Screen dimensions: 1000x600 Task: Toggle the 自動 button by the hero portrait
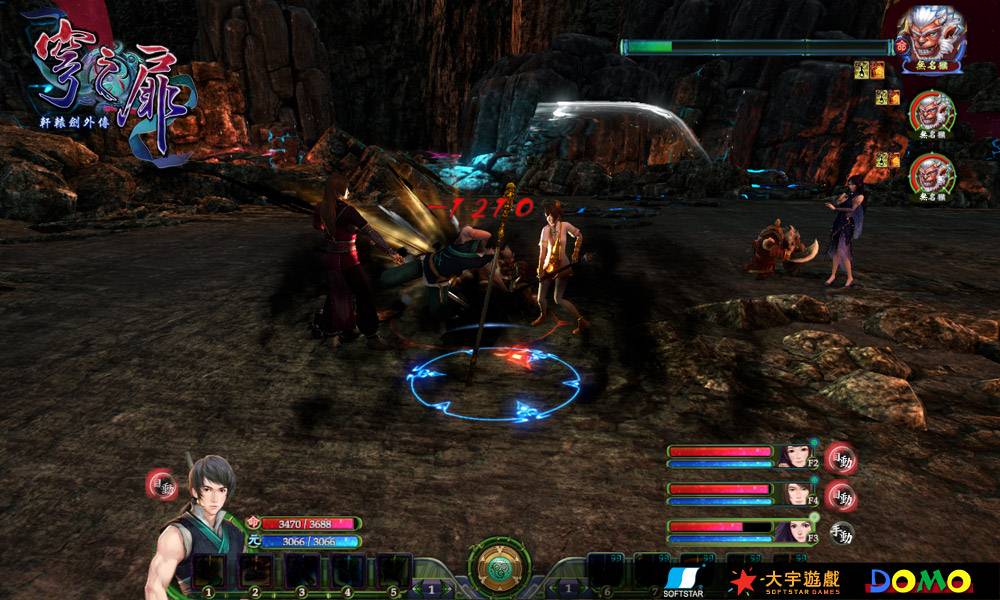click(161, 482)
